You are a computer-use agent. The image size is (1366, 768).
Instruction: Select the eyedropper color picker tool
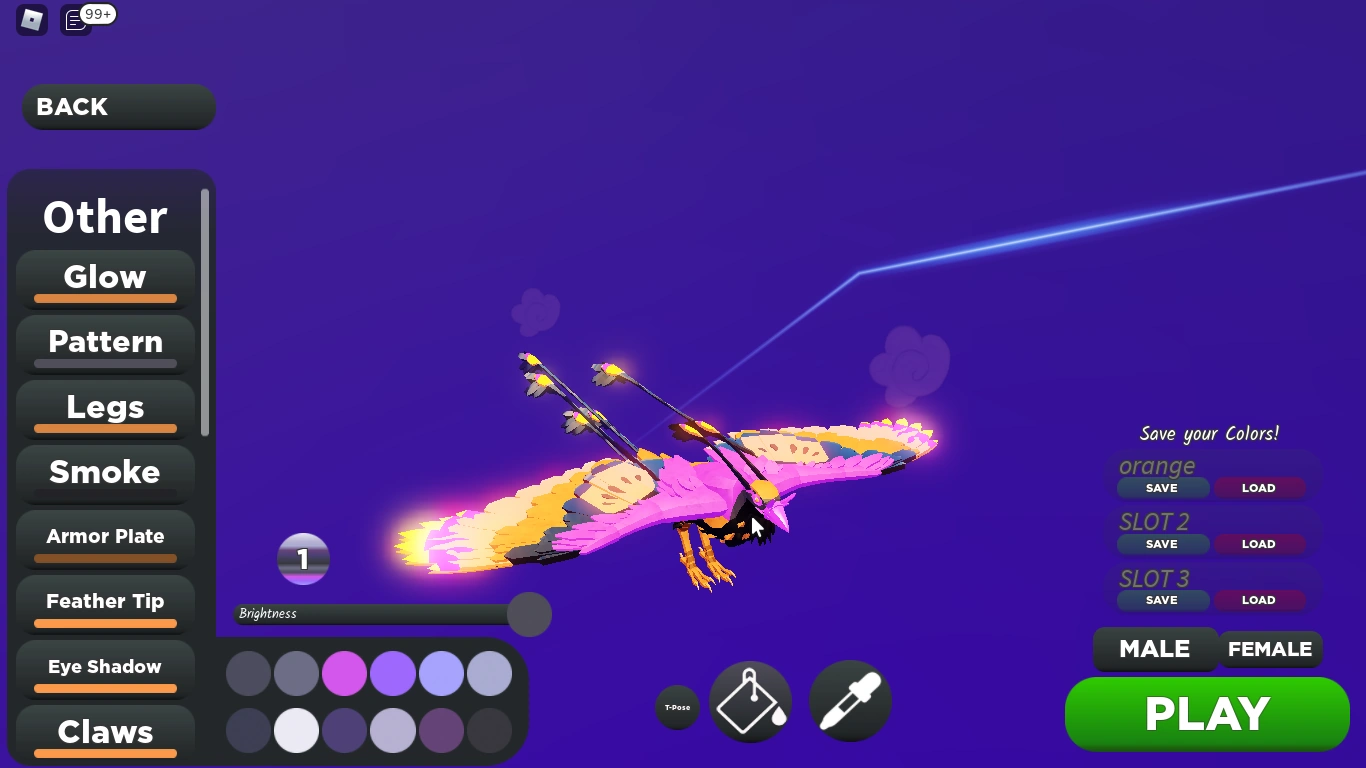pos(849,701)
